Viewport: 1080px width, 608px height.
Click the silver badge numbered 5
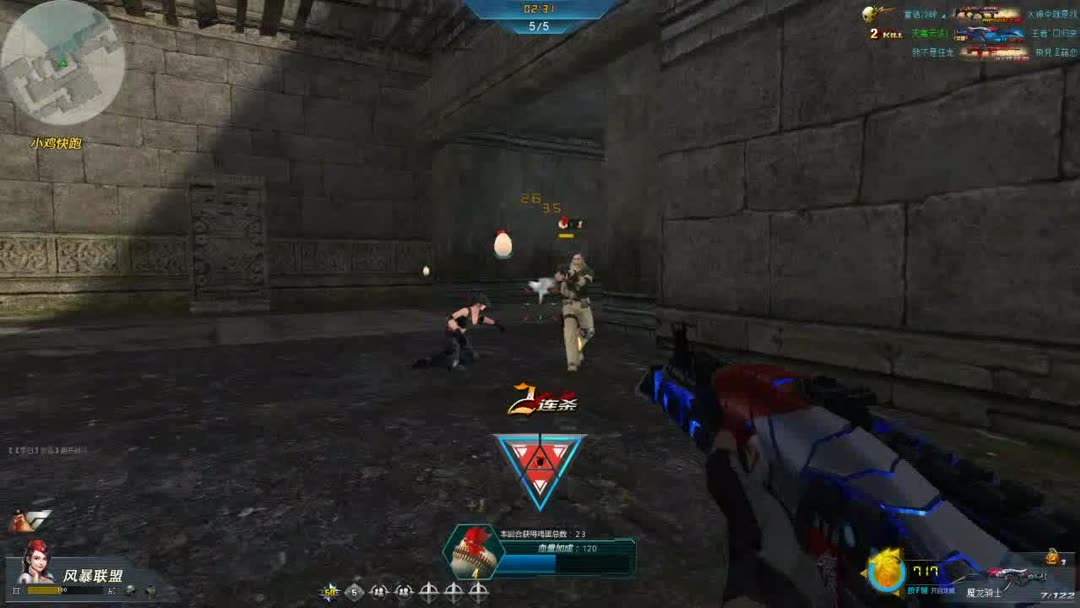click(355, 591)
